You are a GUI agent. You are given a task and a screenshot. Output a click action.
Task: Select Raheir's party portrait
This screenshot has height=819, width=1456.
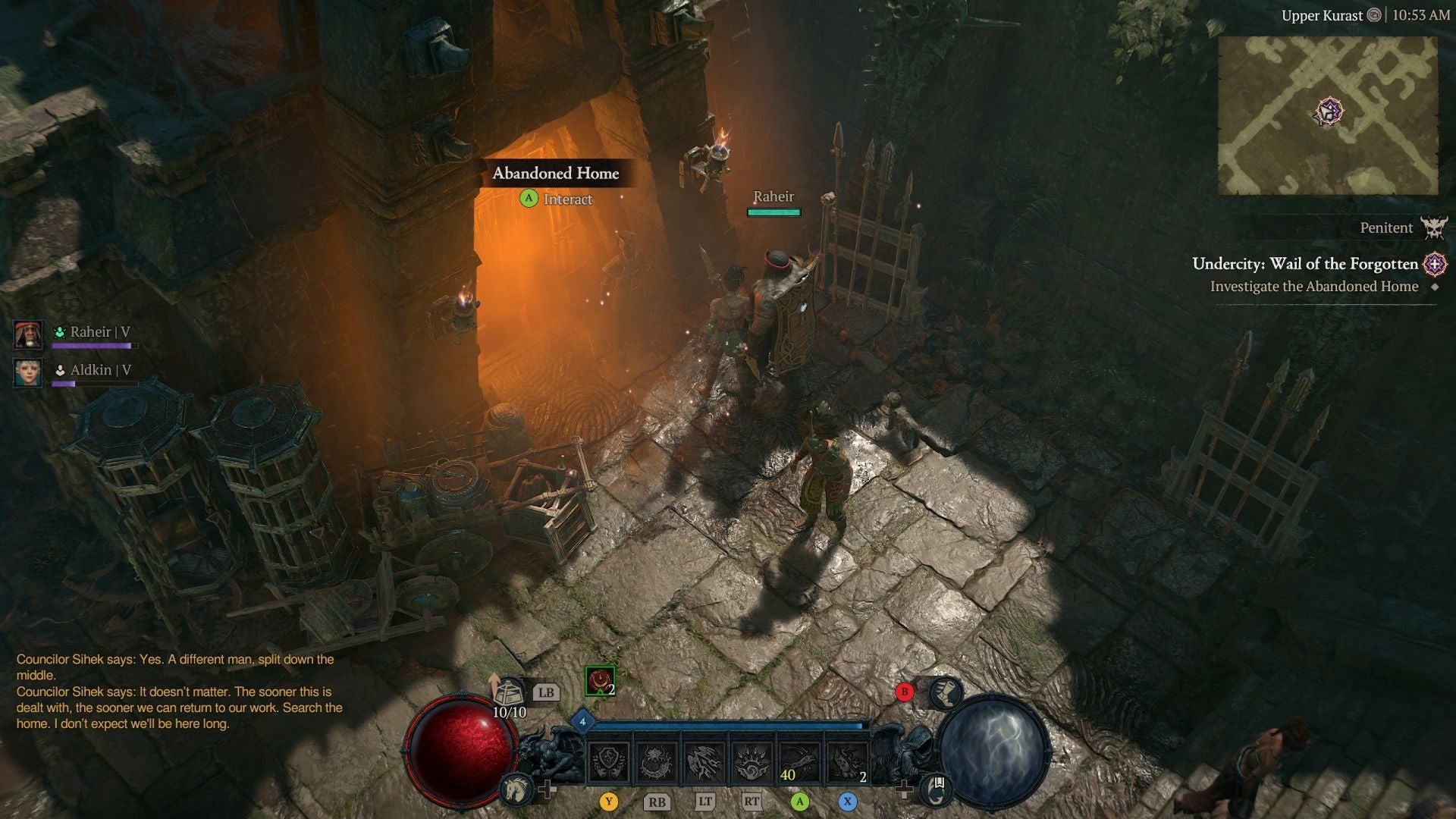(28, 334)
